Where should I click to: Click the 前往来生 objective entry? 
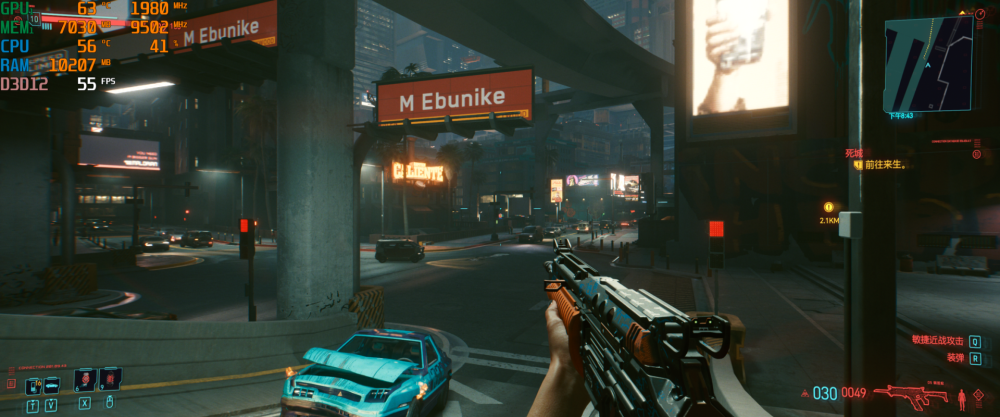(x=884, y=165)
